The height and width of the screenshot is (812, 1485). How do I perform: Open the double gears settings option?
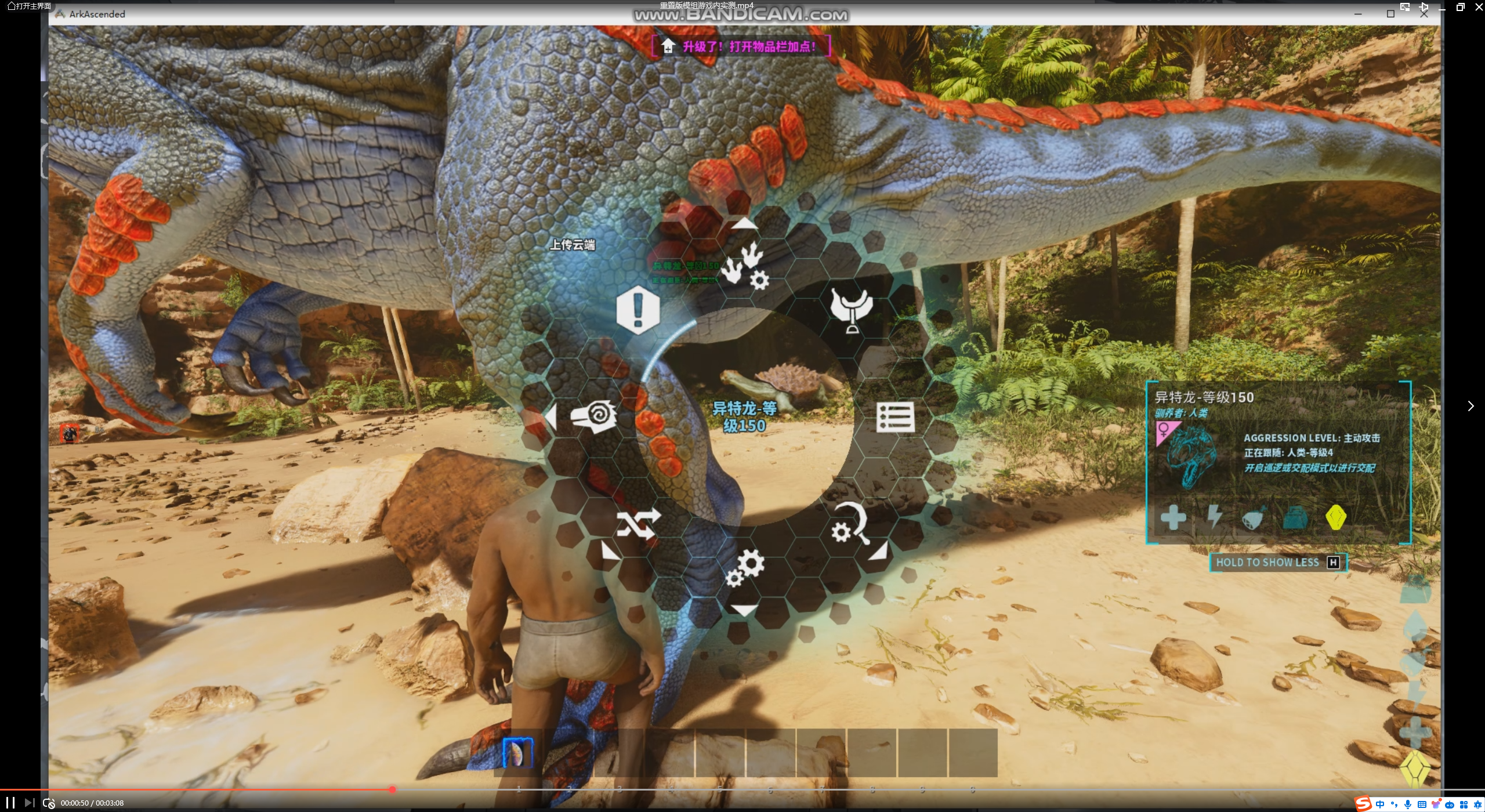745,568
